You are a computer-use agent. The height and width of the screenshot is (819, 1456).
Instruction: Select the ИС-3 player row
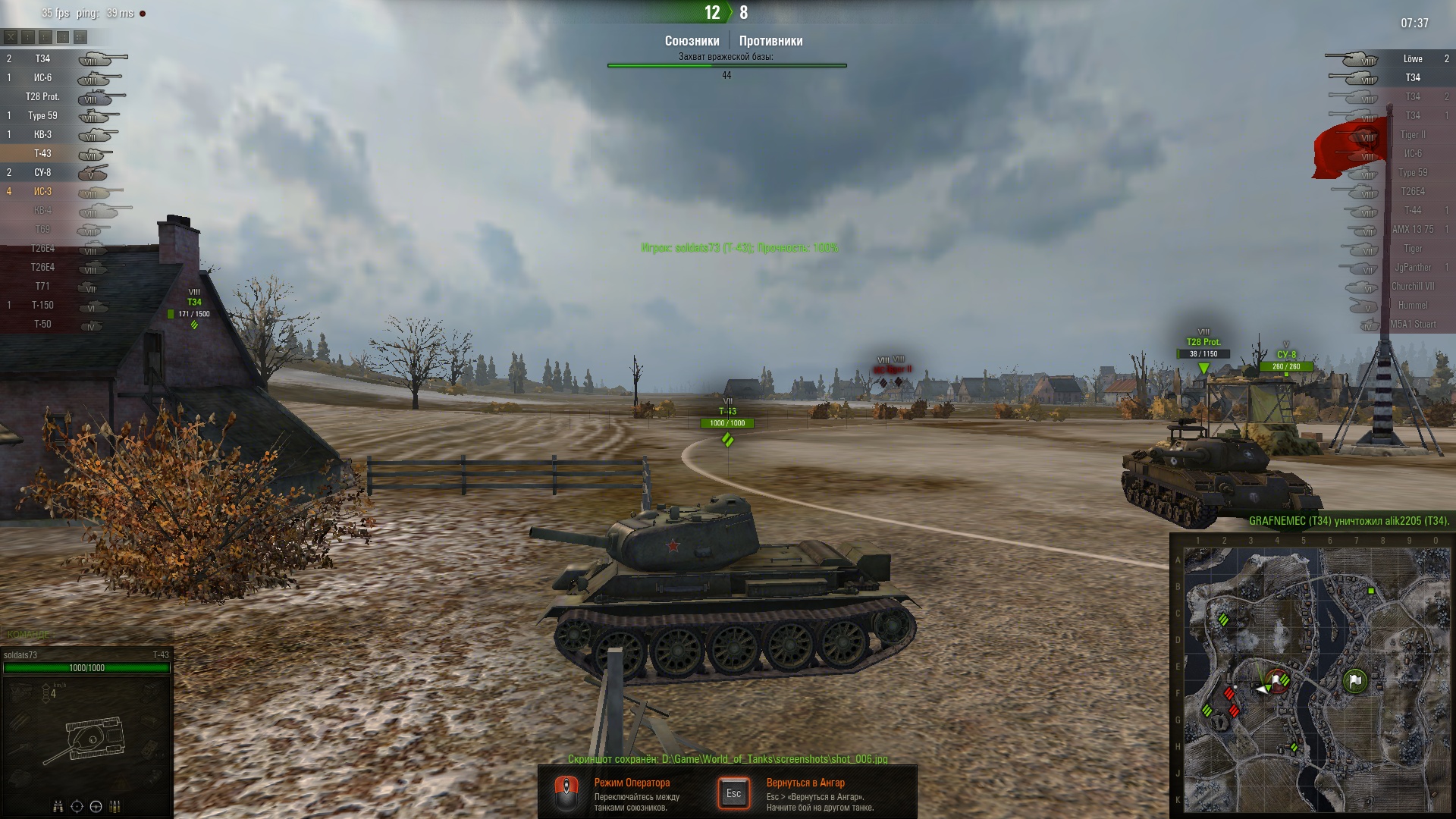pos(42,192)
